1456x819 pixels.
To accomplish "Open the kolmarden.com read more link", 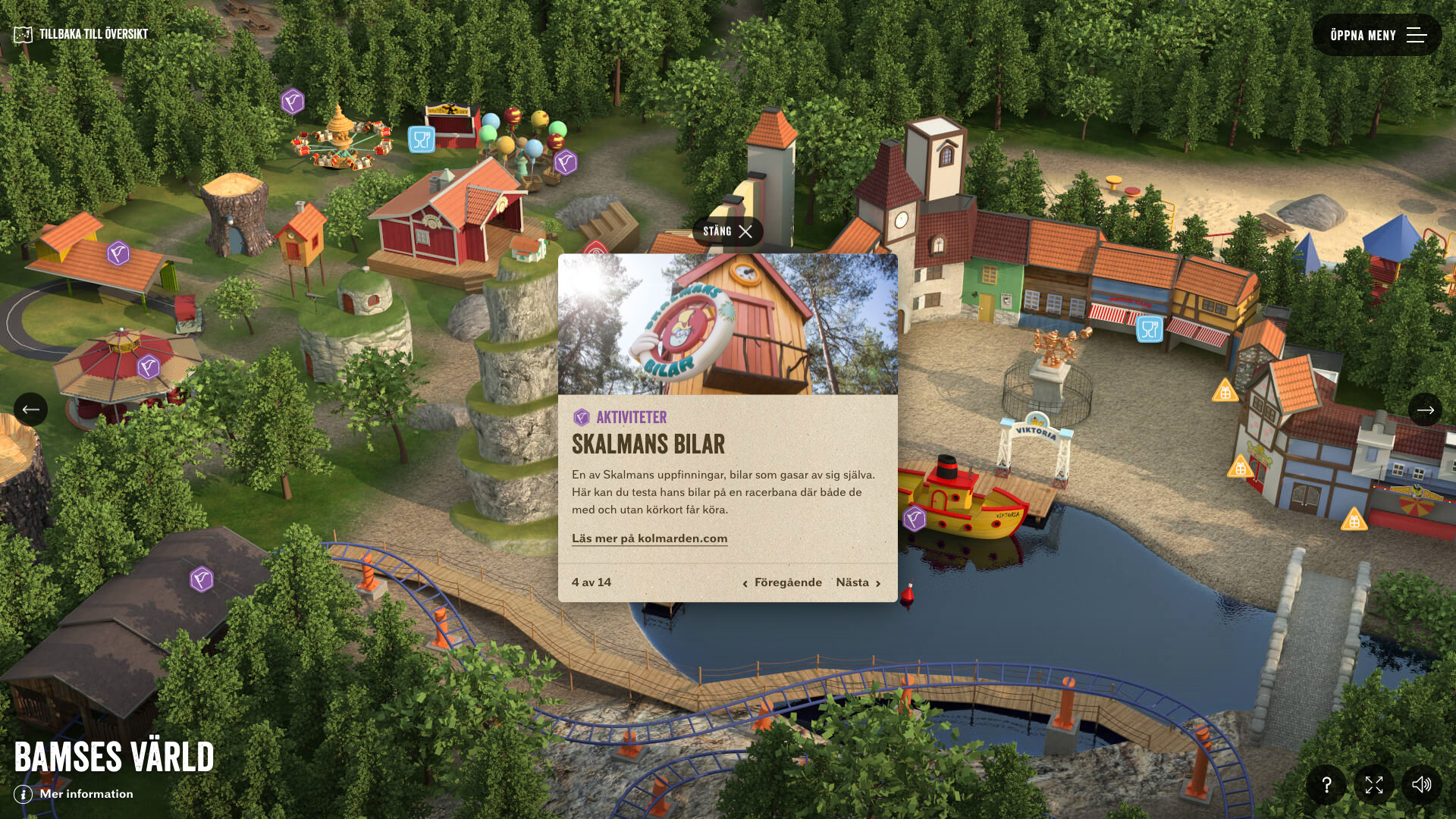I will click(649, 538).
